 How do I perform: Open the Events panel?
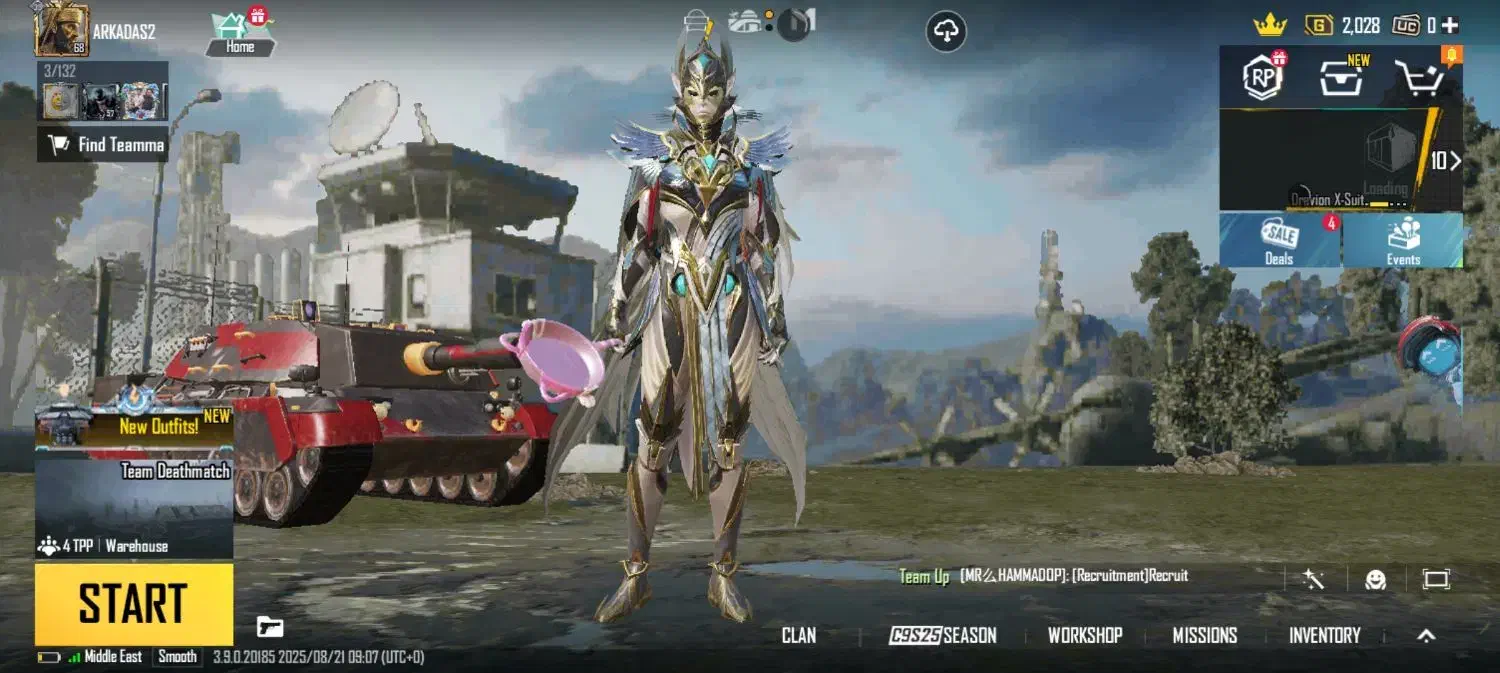point(1403,241)
